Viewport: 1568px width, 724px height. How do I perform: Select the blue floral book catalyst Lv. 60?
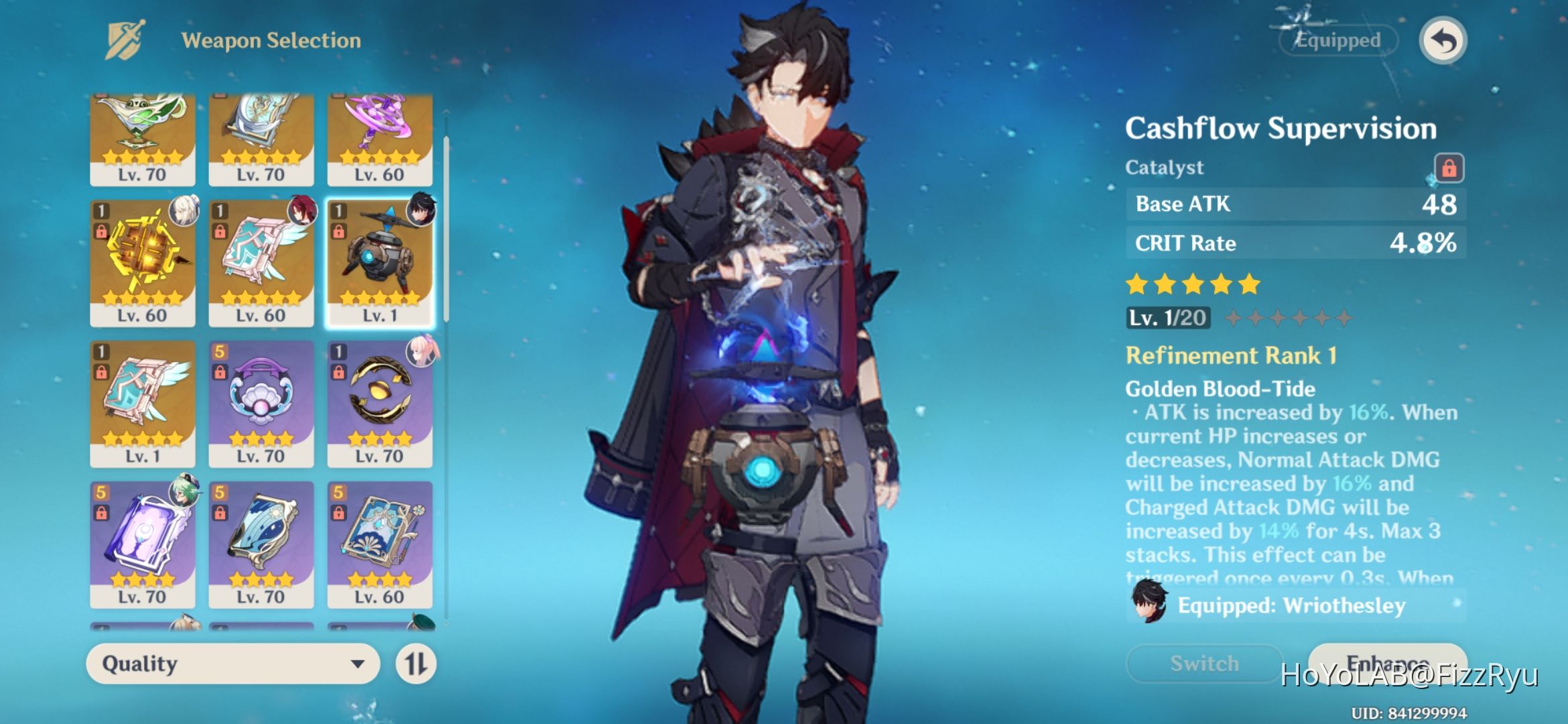click(x=379, y=544)
